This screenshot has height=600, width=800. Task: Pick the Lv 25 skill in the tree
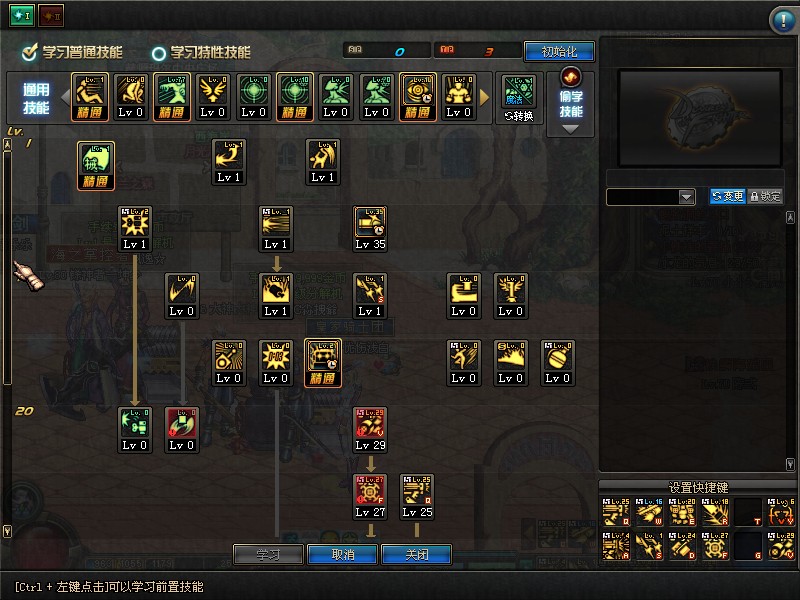(417, 496)
